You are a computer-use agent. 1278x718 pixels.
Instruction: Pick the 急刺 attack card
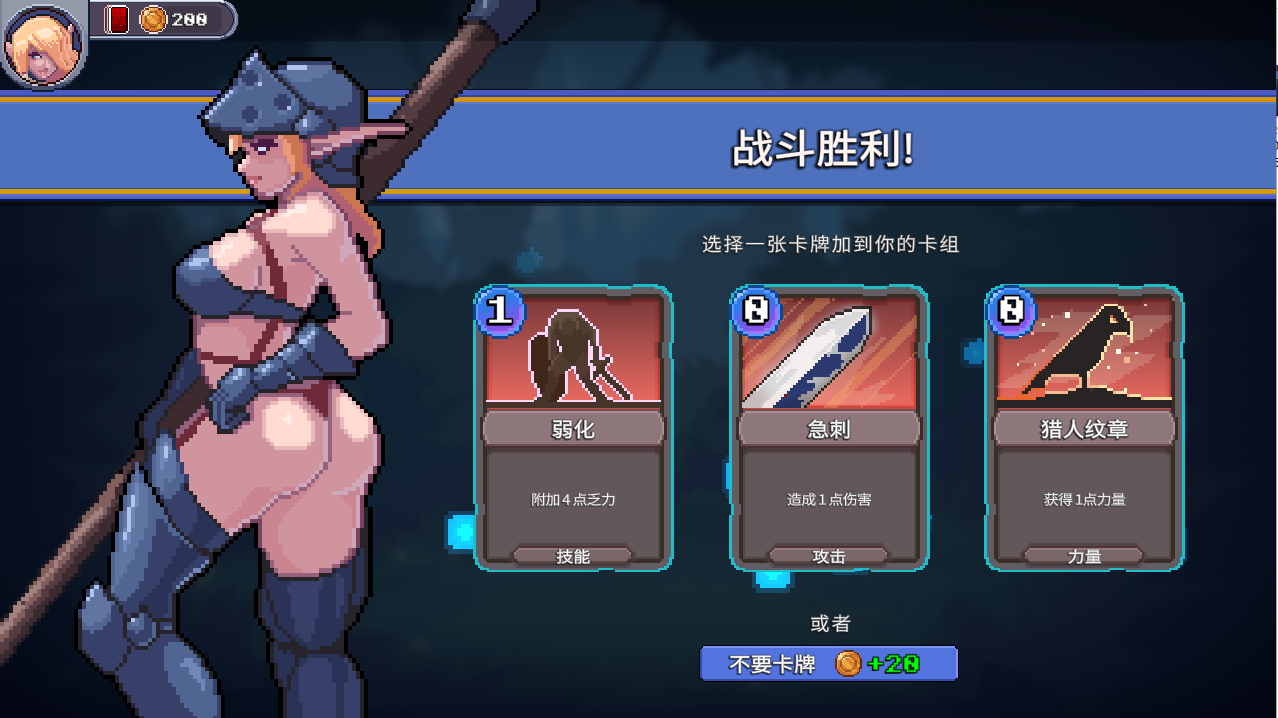pyautogui.click(x=829, y=428)
